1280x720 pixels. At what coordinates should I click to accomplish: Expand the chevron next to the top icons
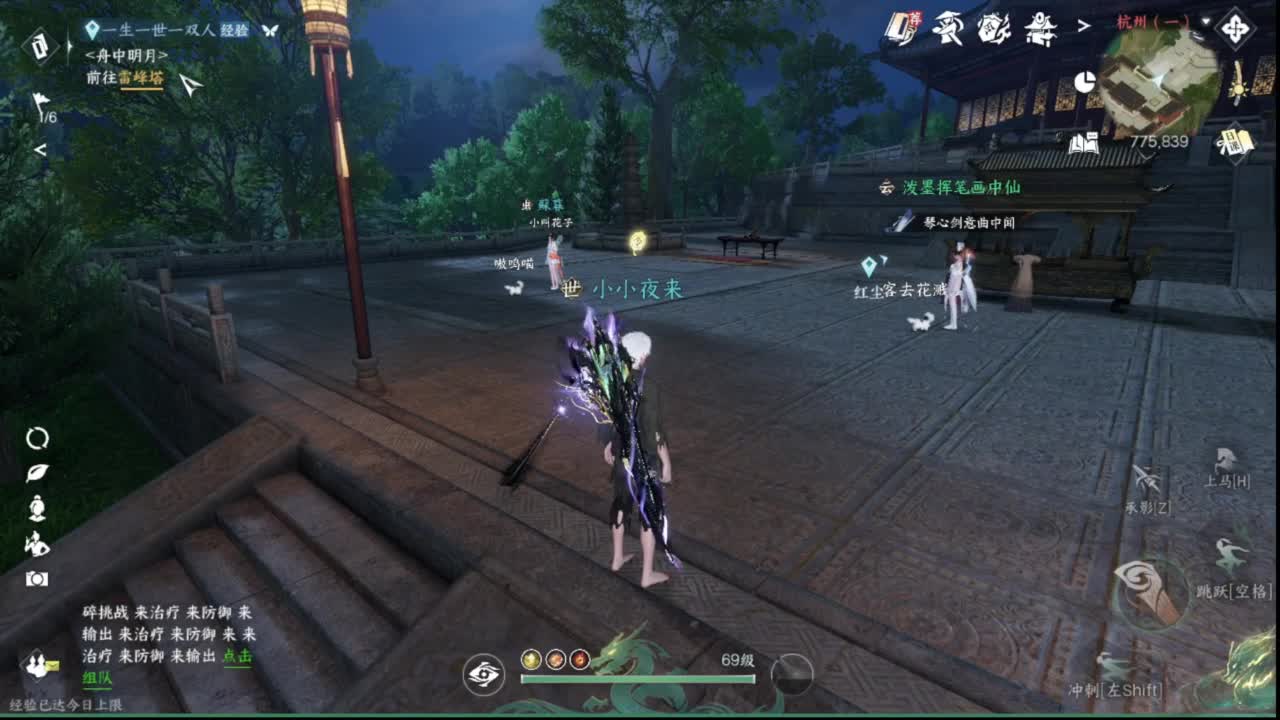click(x=1084, y=25)
